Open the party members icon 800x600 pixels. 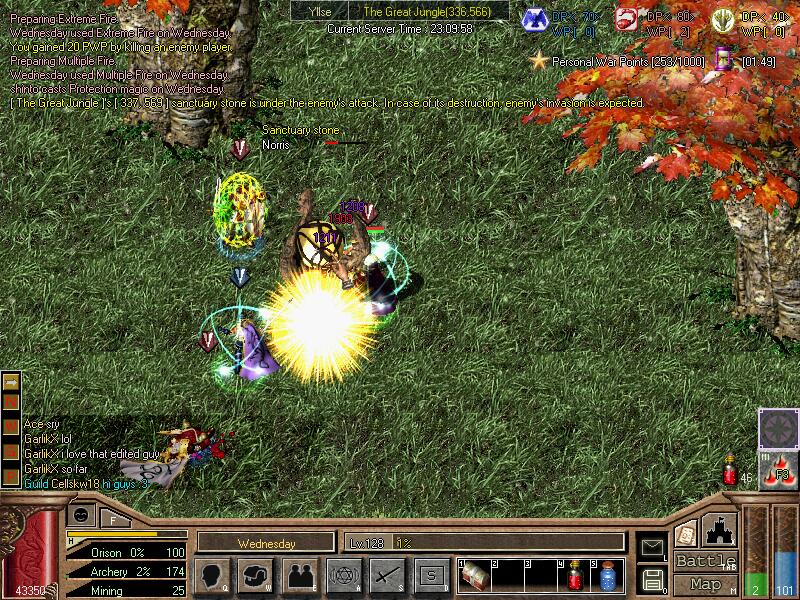[299, 575]
